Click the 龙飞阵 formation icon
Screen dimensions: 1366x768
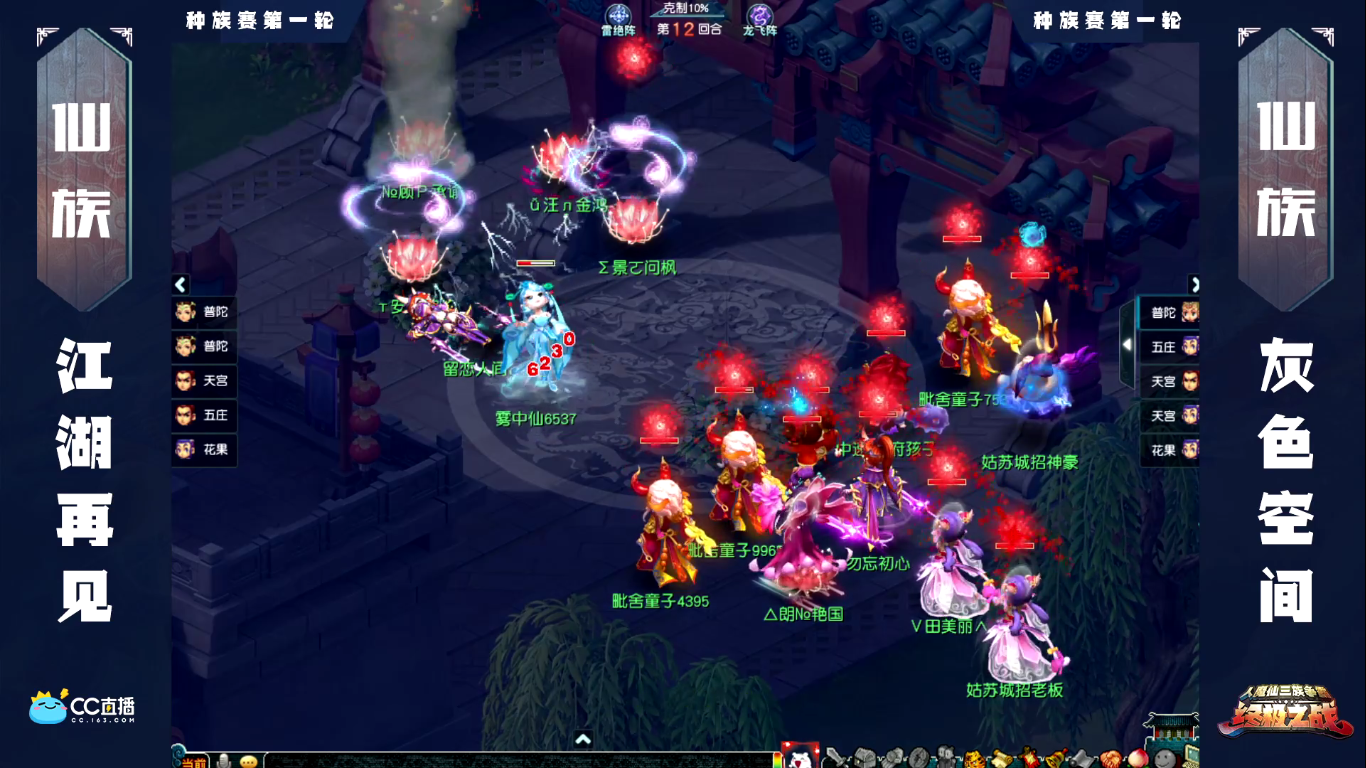(760, 17)
